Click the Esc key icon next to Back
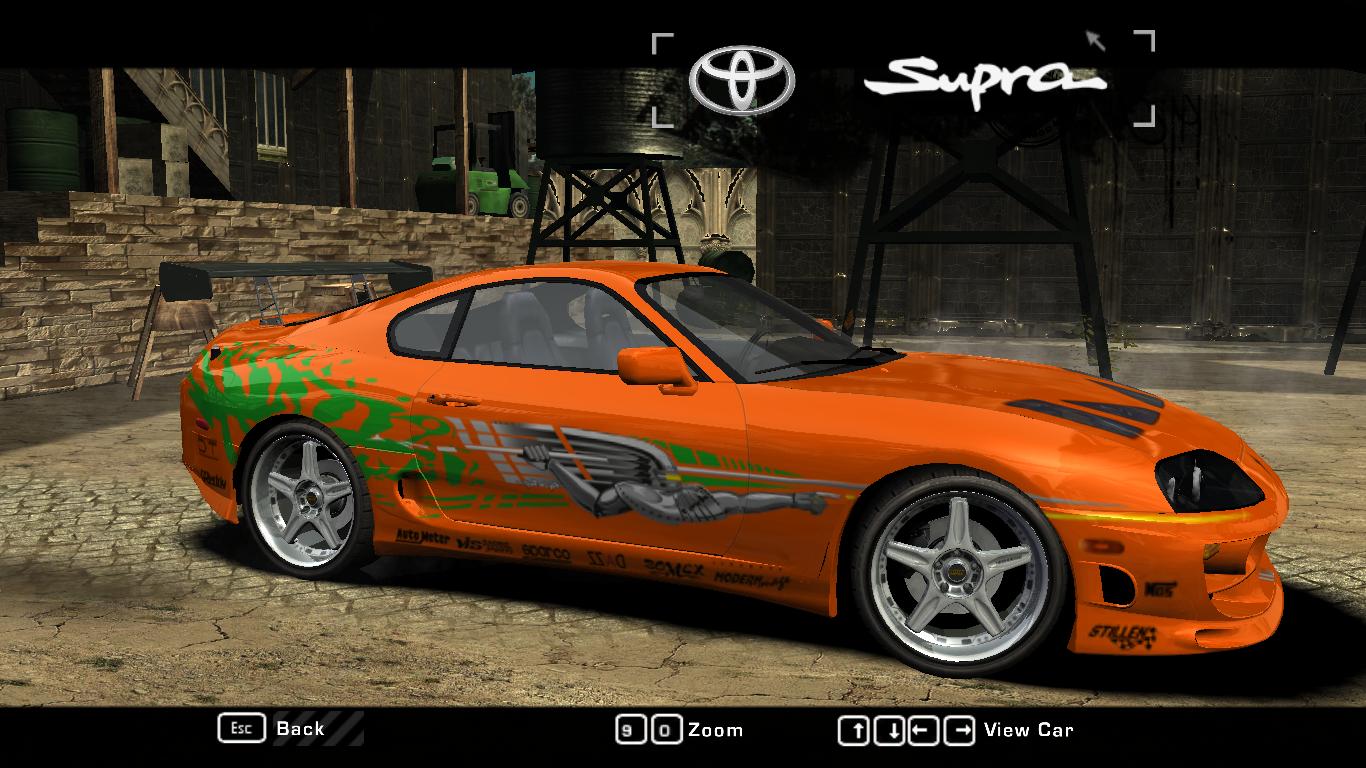Viewport: 1366px width, 768px height. (x=240, y=729)
